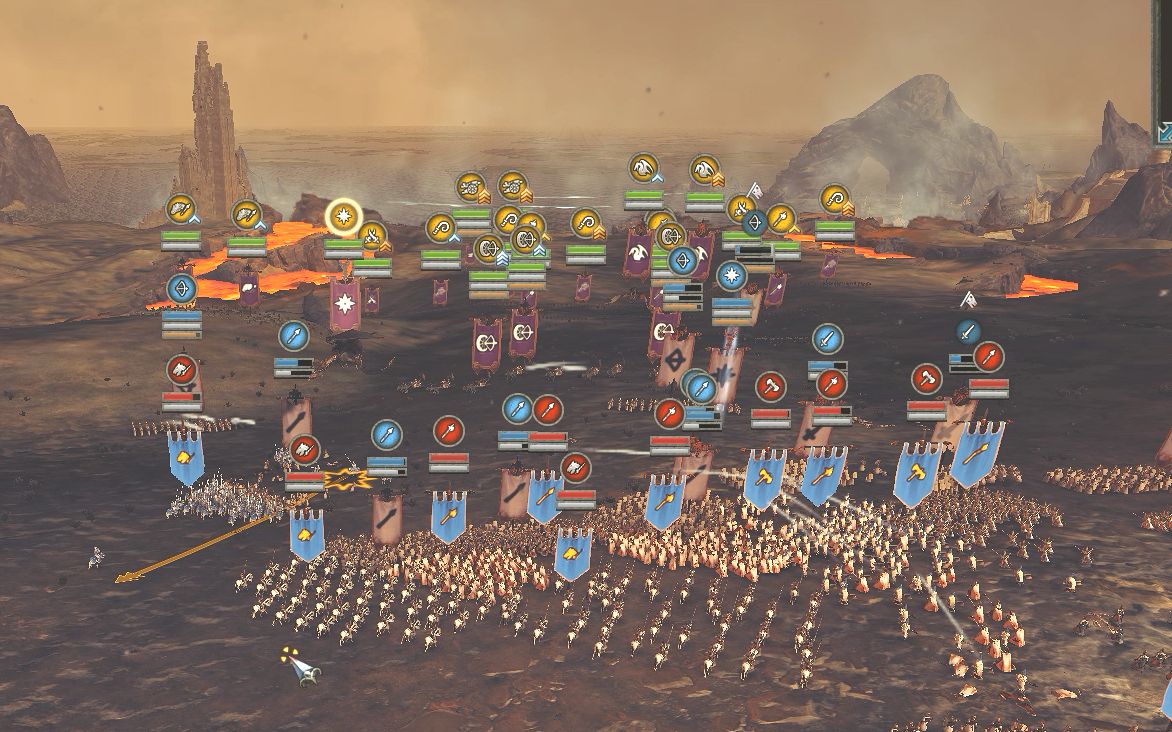This screenshot has height=732, width=1172.
Task: Select the yellow spear unit icon
Action: click(x=780, y=217)
